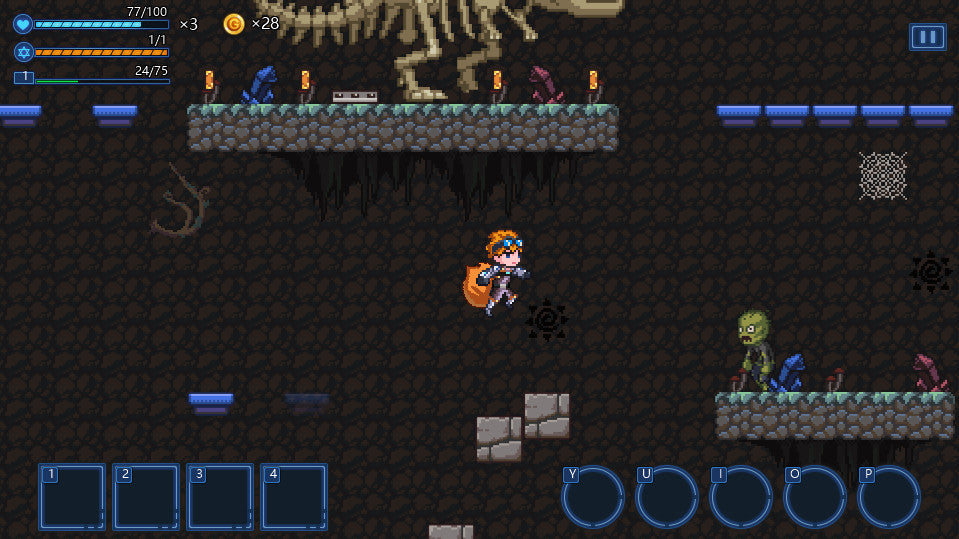The width and height of the screenshot is (959, 539).
Task: Select item slot numbered 1
Action: pyautogui.click(x=72, y=497)
